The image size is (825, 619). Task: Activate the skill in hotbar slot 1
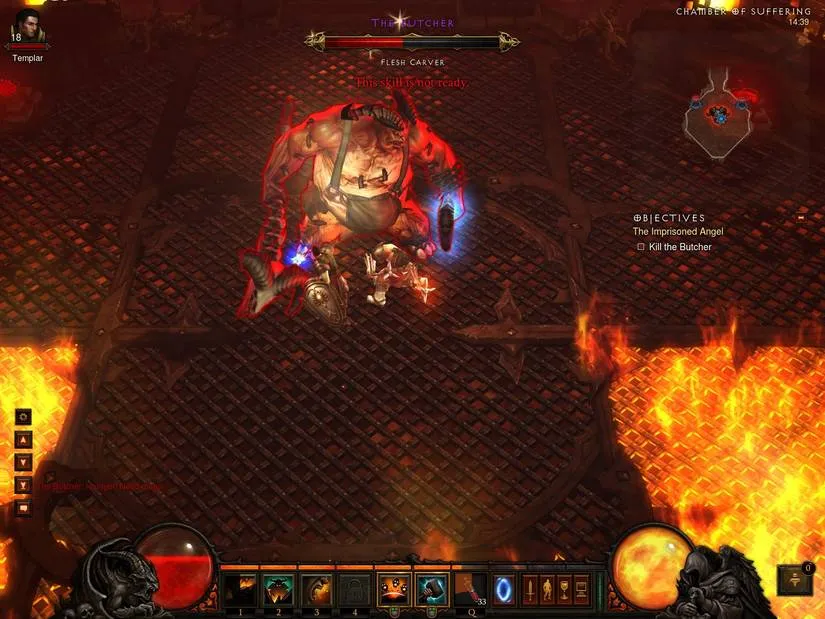[x=240, y=589]
